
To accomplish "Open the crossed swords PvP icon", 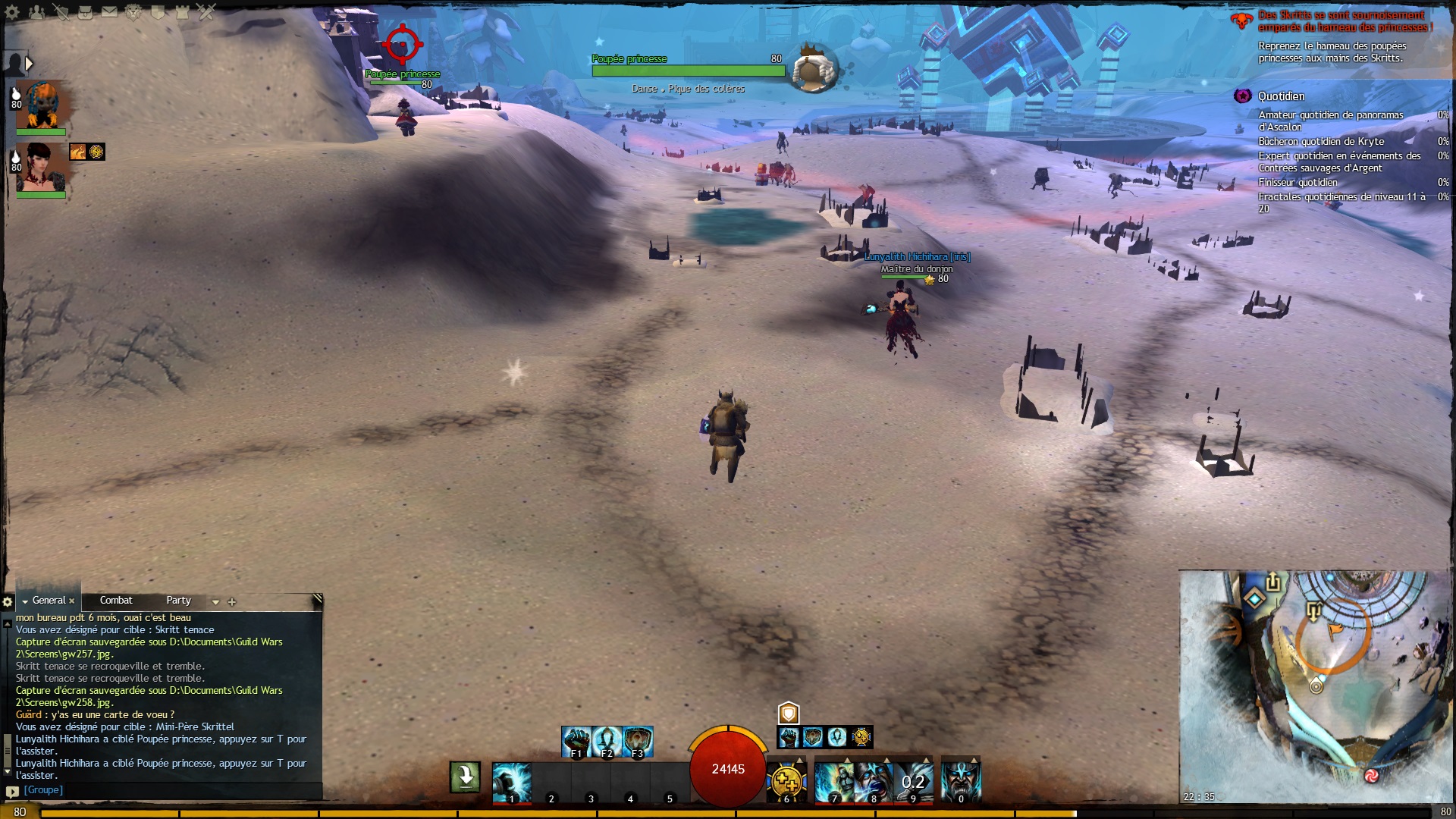I will click(x=206, y=12).
